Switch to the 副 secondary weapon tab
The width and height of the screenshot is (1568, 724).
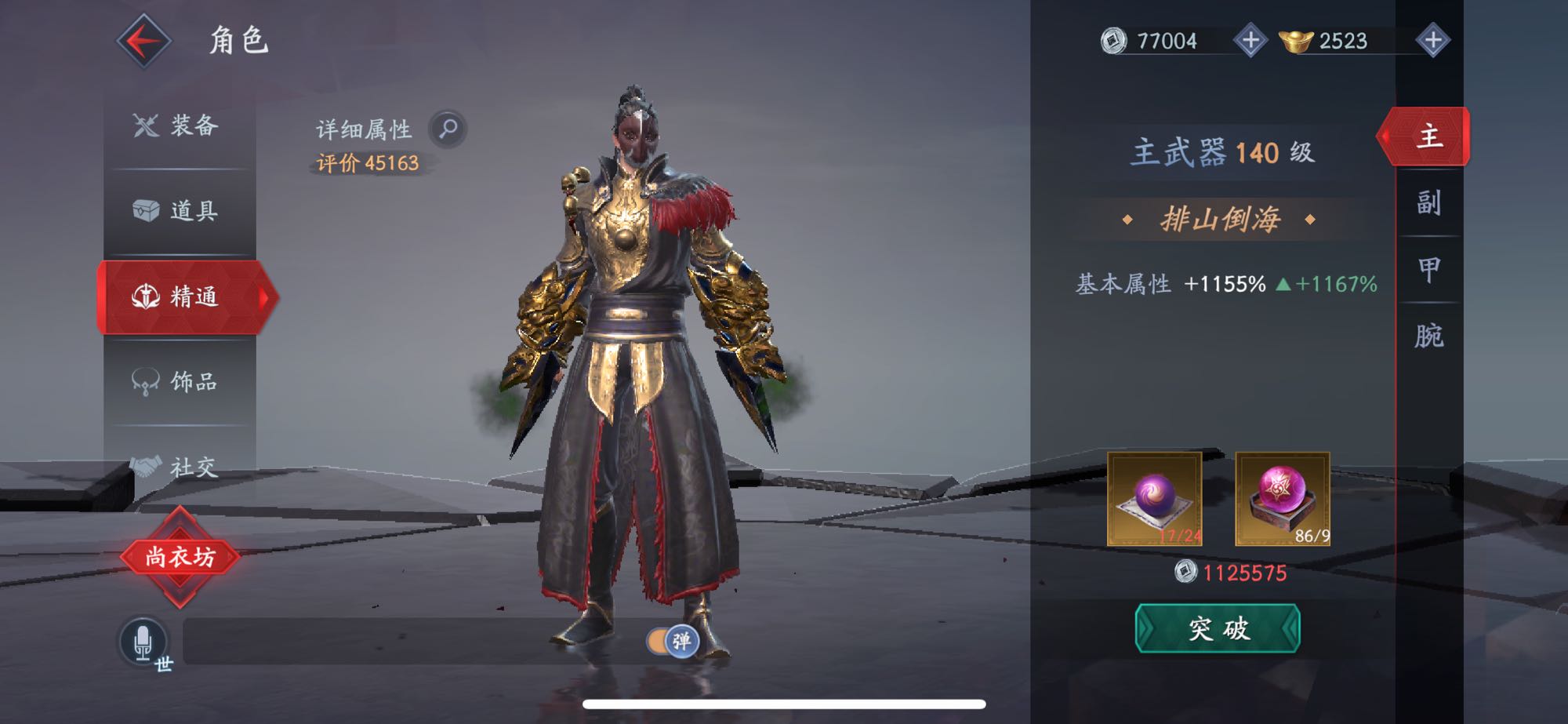coord(1428,203)
